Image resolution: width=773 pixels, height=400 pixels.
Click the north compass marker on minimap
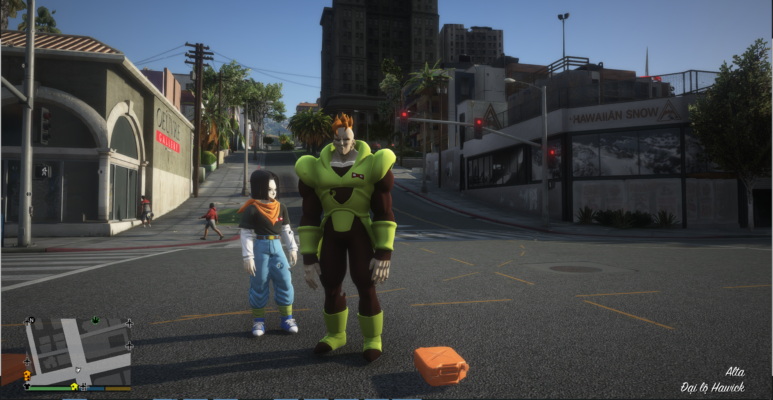tap(31, 322)
